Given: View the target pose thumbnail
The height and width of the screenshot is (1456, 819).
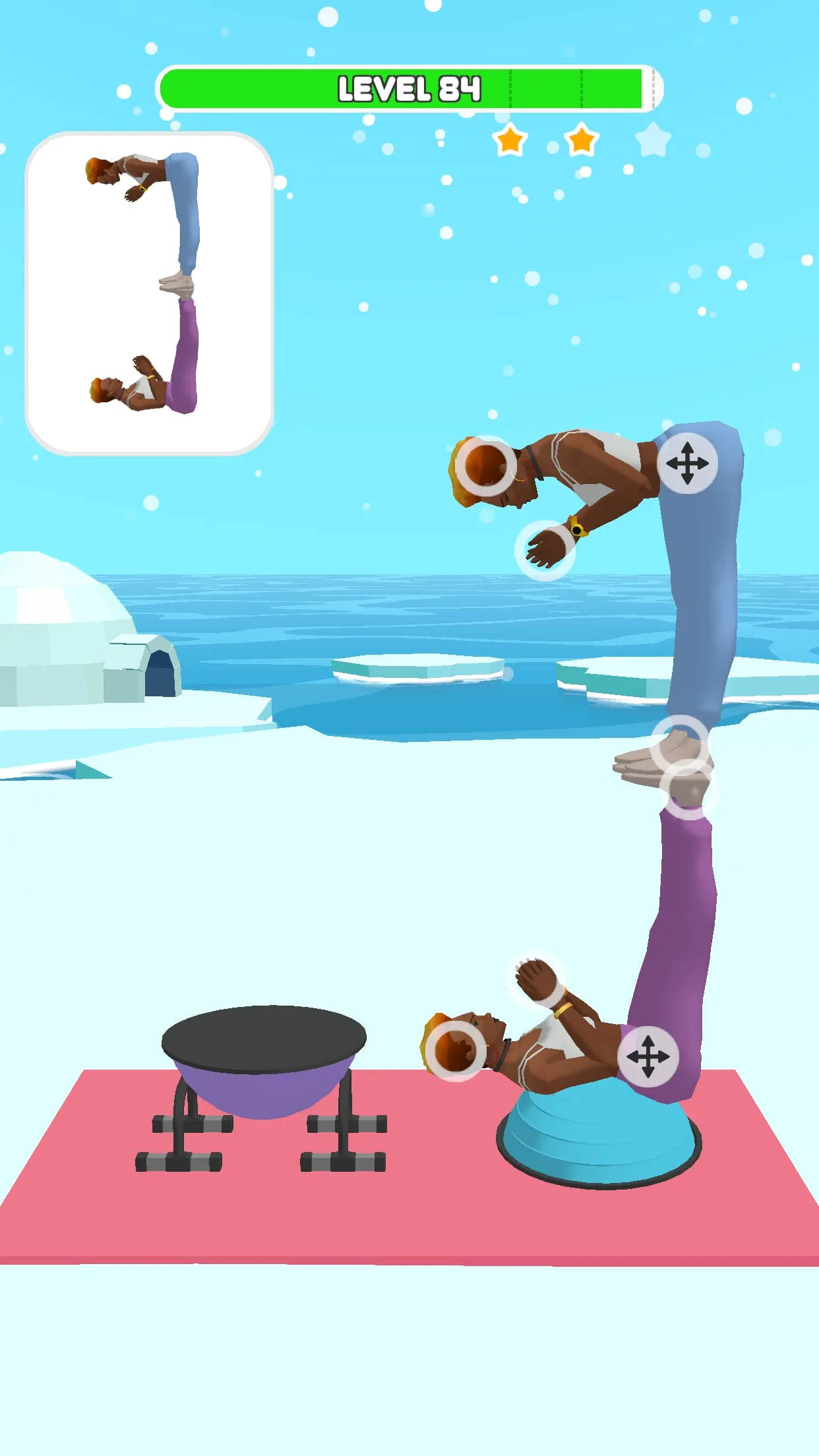Looking at the screenshot, I should pyautogui.click(x=149, y=293).
